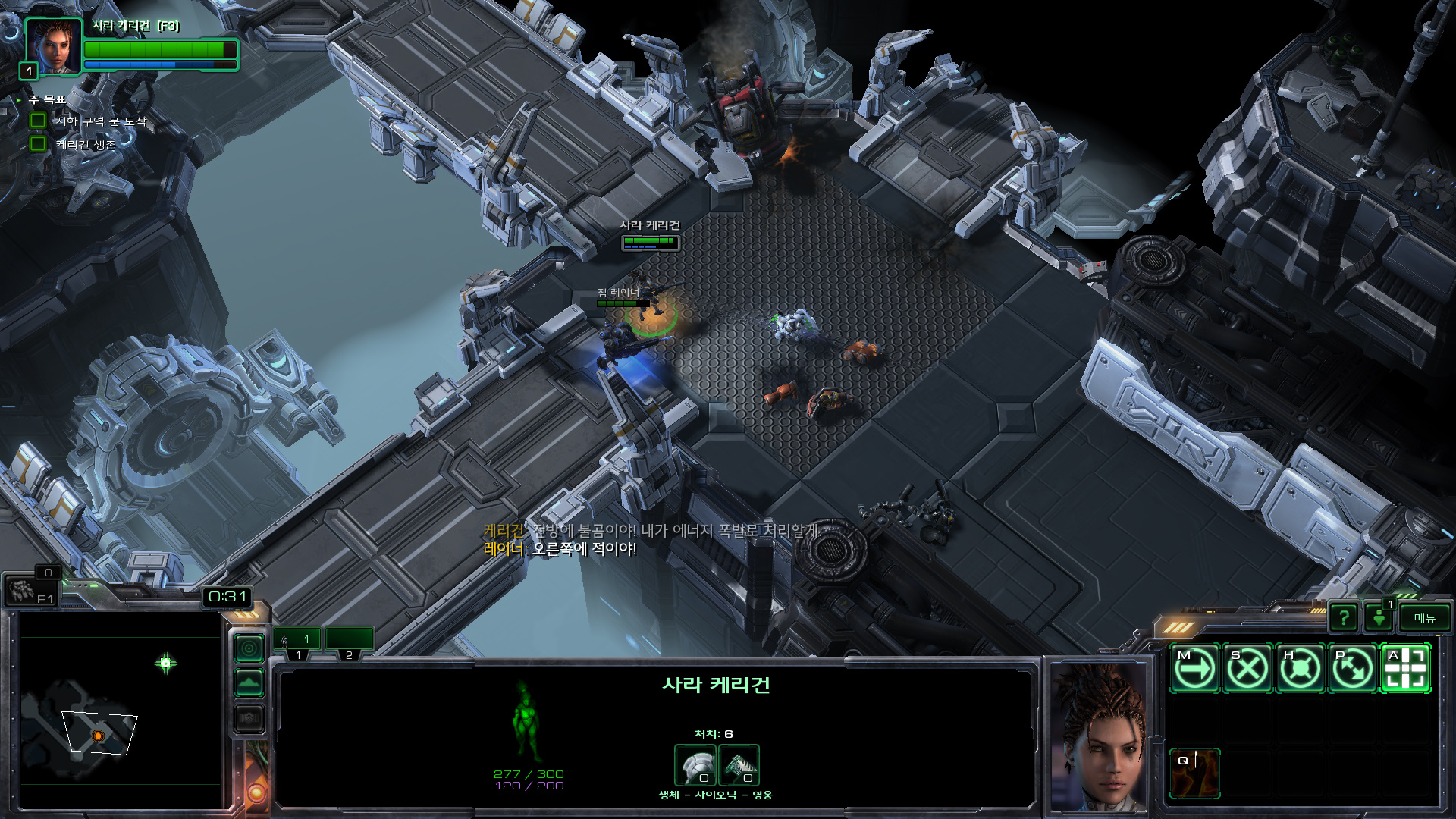This screenshot has width=1456, height=819.
Task: Choose the Patrol command
Action: tap(1353, 669)
